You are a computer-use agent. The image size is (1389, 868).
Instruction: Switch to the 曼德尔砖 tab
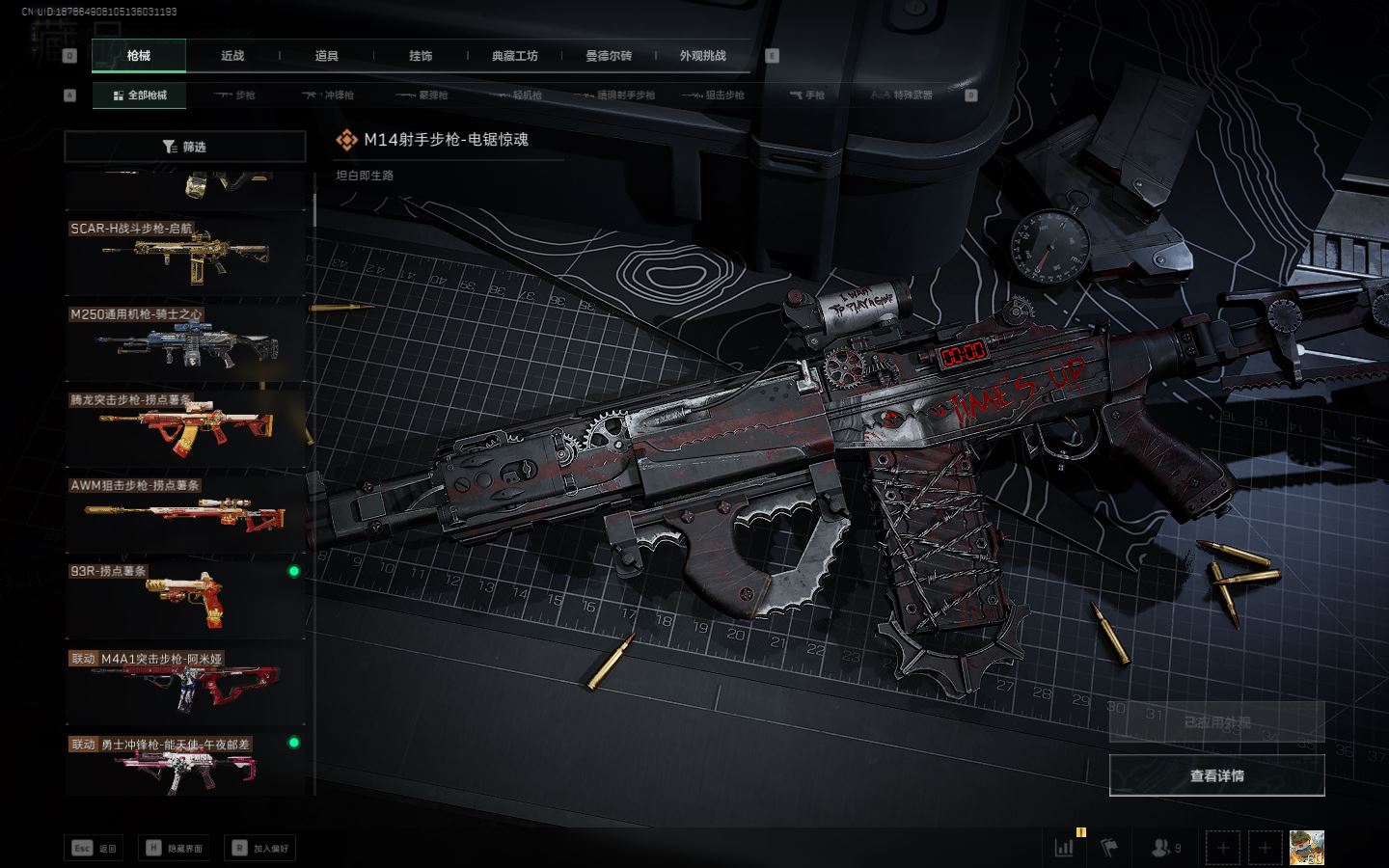609,56
